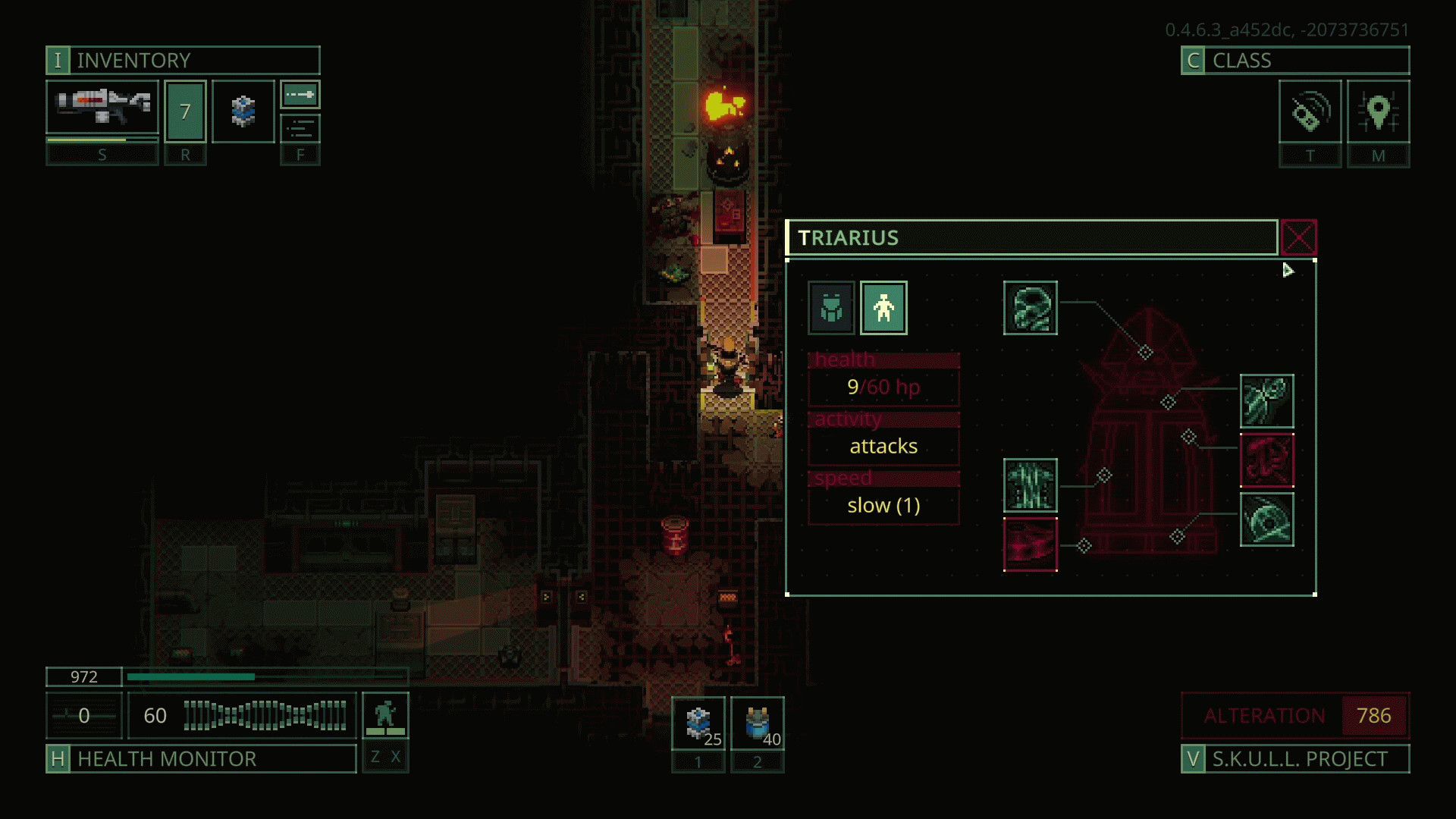1456x819 pixels.
Task: Select the green upper arm part icon
Action: pyautogui.click(x=1266, y=401)
